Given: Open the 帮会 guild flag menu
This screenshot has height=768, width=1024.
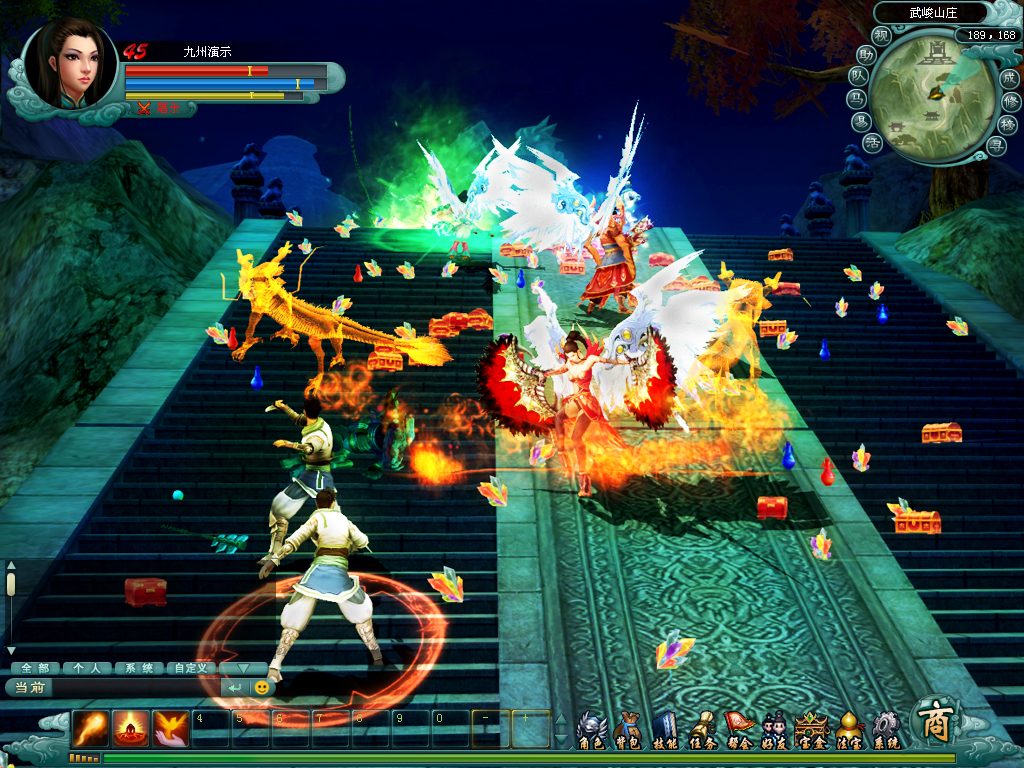Looking at the screenshot, I should 738,729.
